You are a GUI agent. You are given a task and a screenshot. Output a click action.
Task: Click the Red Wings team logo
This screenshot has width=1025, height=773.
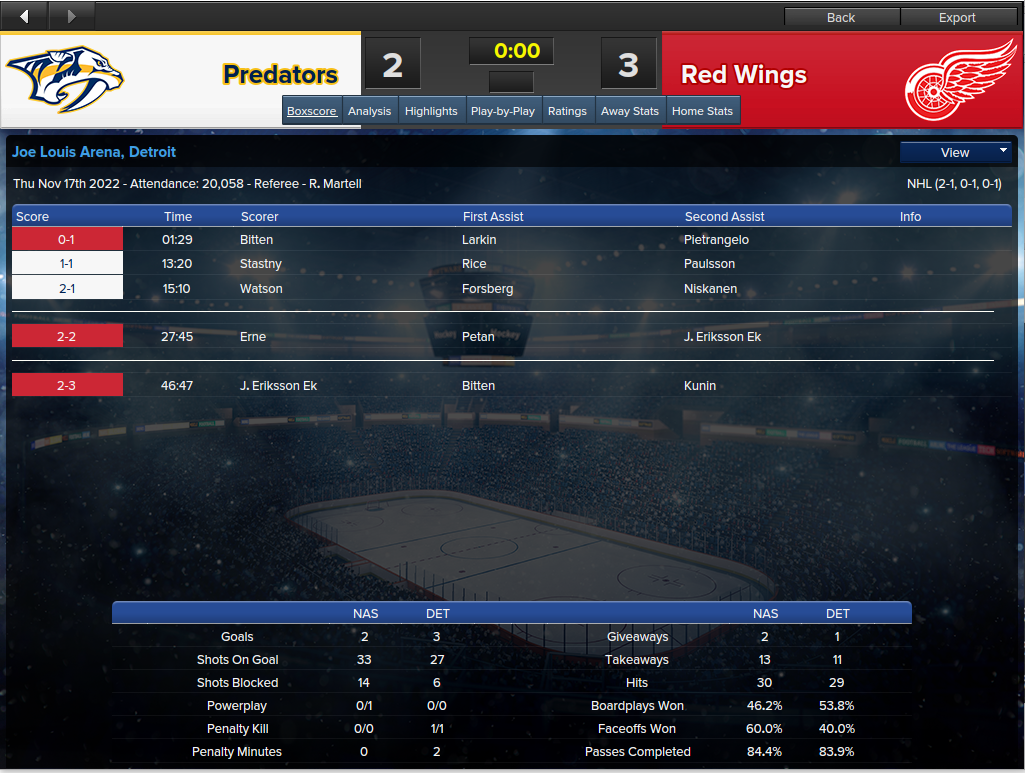coord(961,79)
